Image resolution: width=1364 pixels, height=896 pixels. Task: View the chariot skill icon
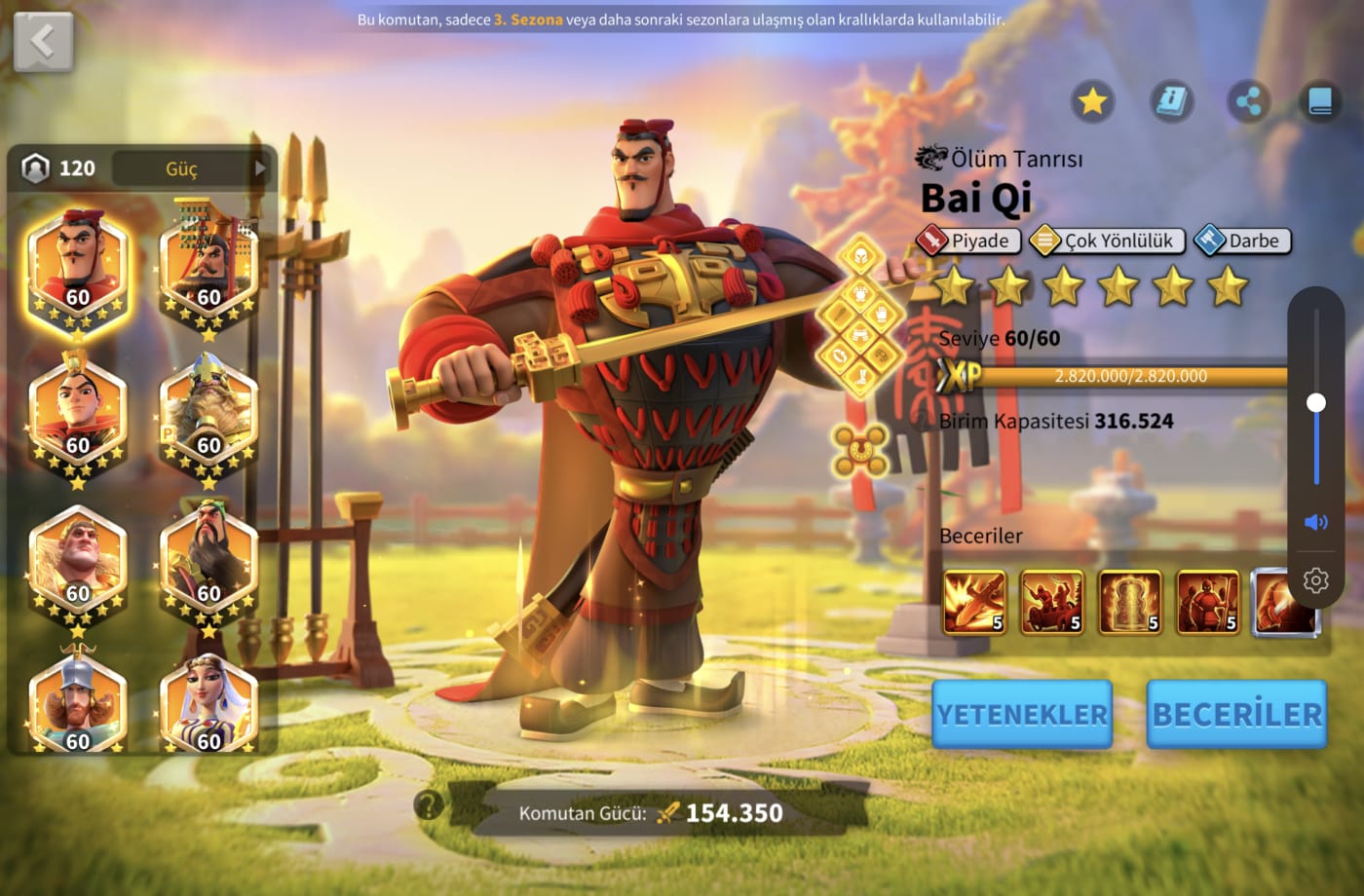pyautogui.click(x=1051, y=602)
